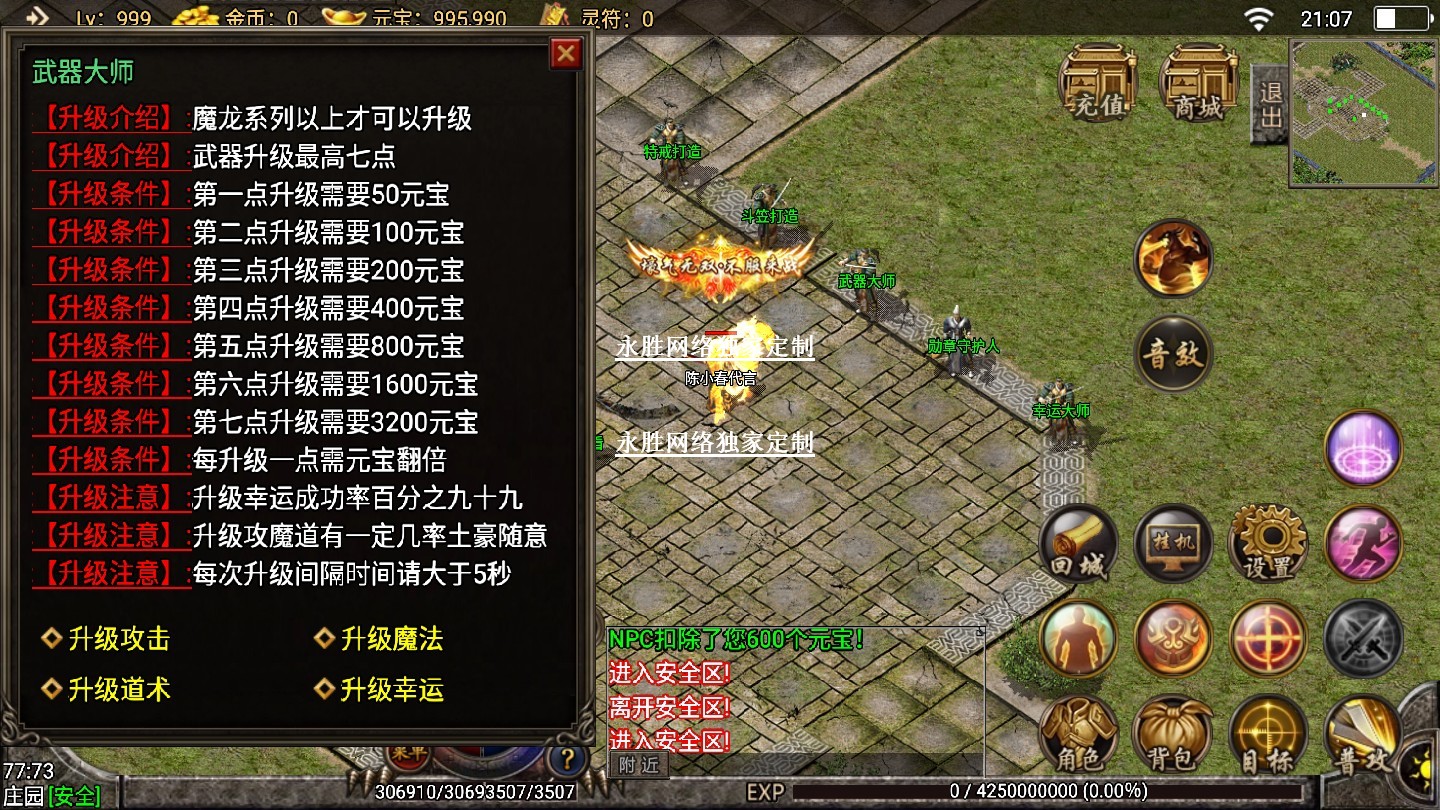The image size is (1440, 810).
Task: Toggle the 音效 sound effects button
Action: coord(1173,354)
